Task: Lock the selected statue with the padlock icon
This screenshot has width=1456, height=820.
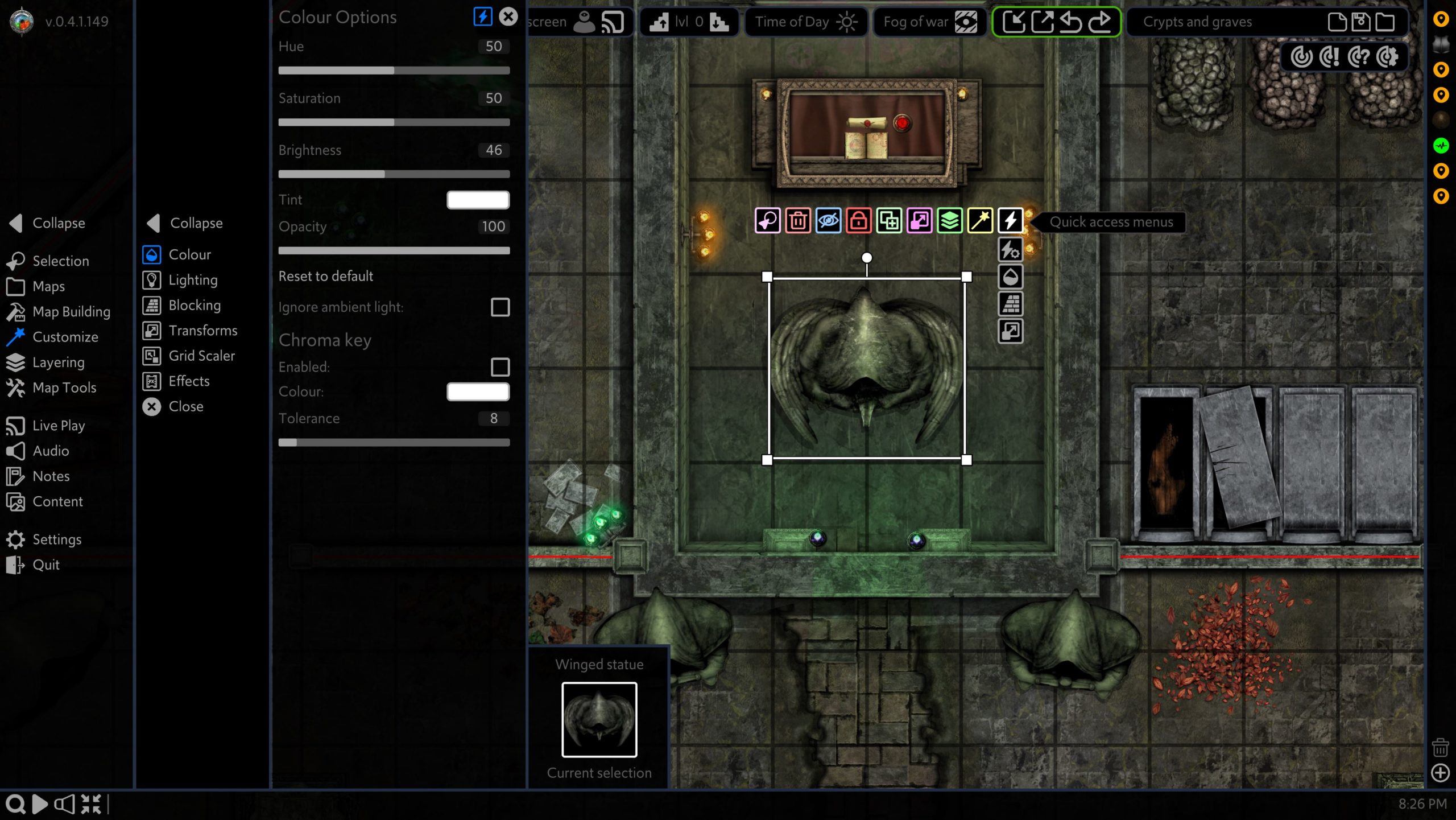Action: [858, 221]
